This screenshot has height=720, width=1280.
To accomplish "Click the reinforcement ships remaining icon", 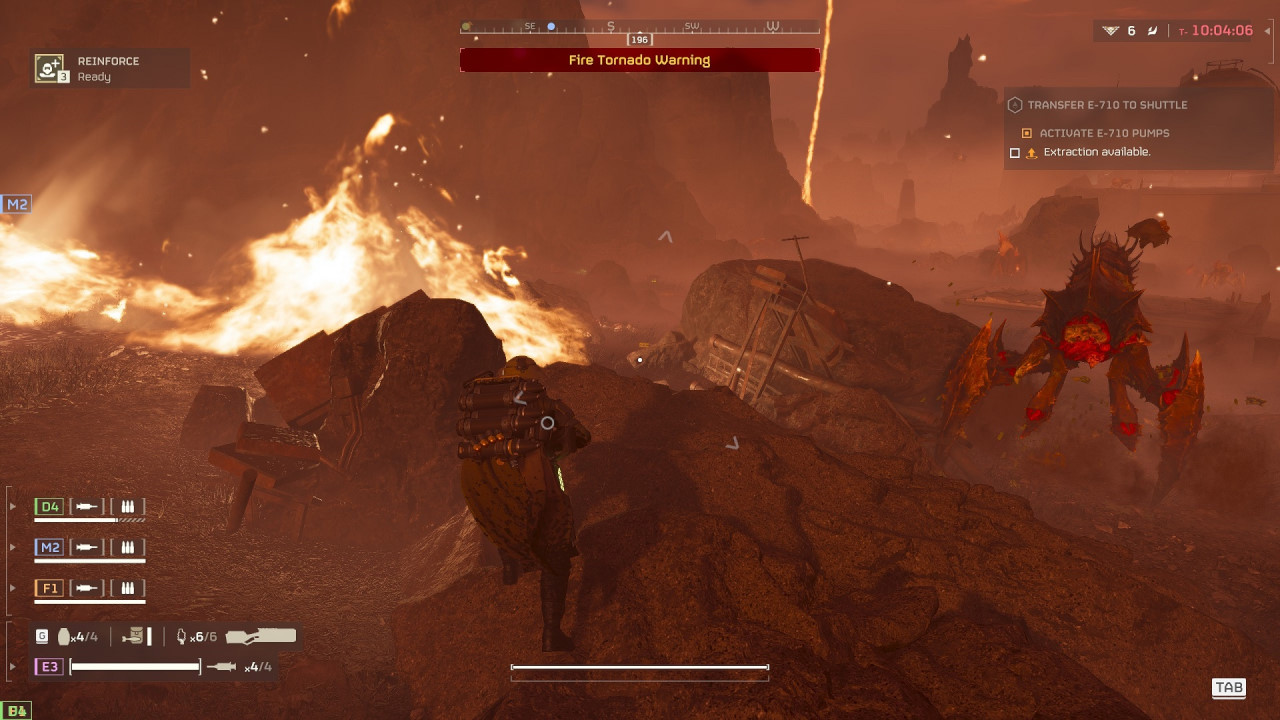I will 1111,31.
